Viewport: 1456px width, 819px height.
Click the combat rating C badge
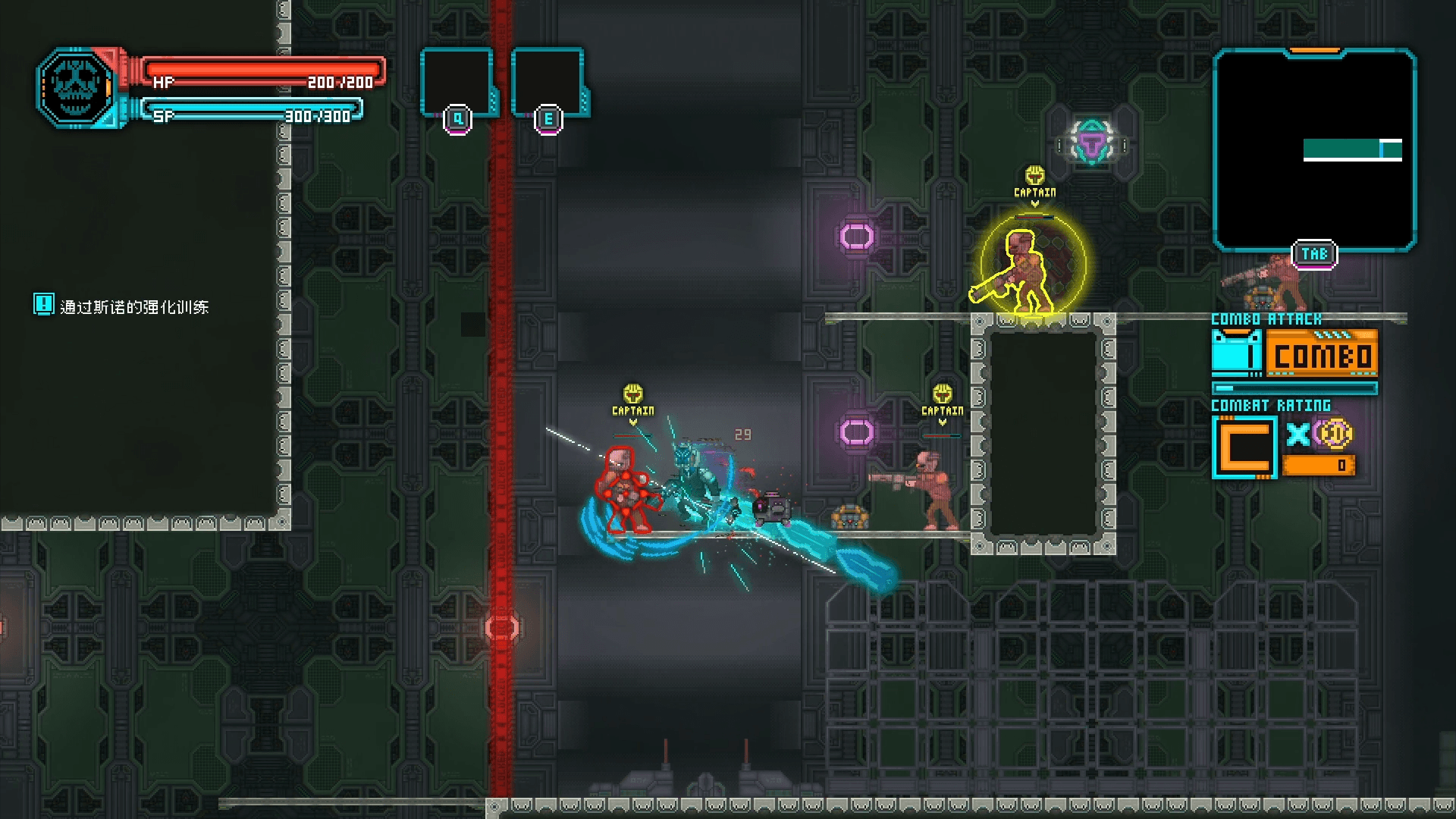(x=1244, y=447)
